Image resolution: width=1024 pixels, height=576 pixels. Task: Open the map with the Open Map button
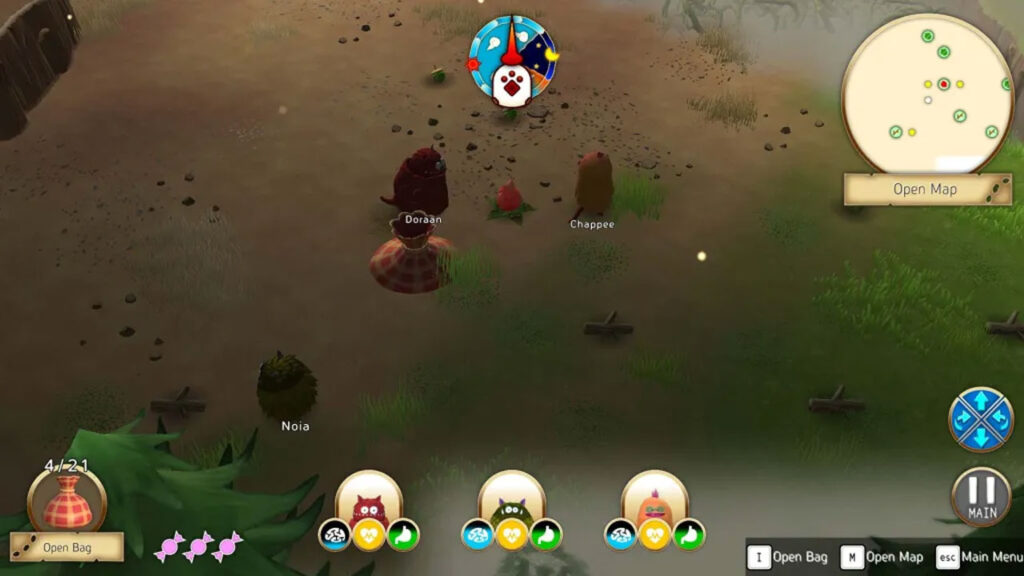[x=926, y=189]
